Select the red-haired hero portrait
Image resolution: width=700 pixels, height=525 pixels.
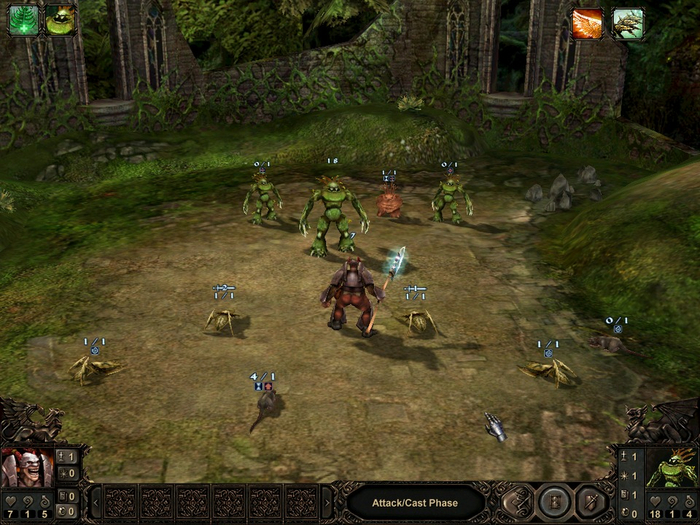pyautogui.click(x=27, y=467)
